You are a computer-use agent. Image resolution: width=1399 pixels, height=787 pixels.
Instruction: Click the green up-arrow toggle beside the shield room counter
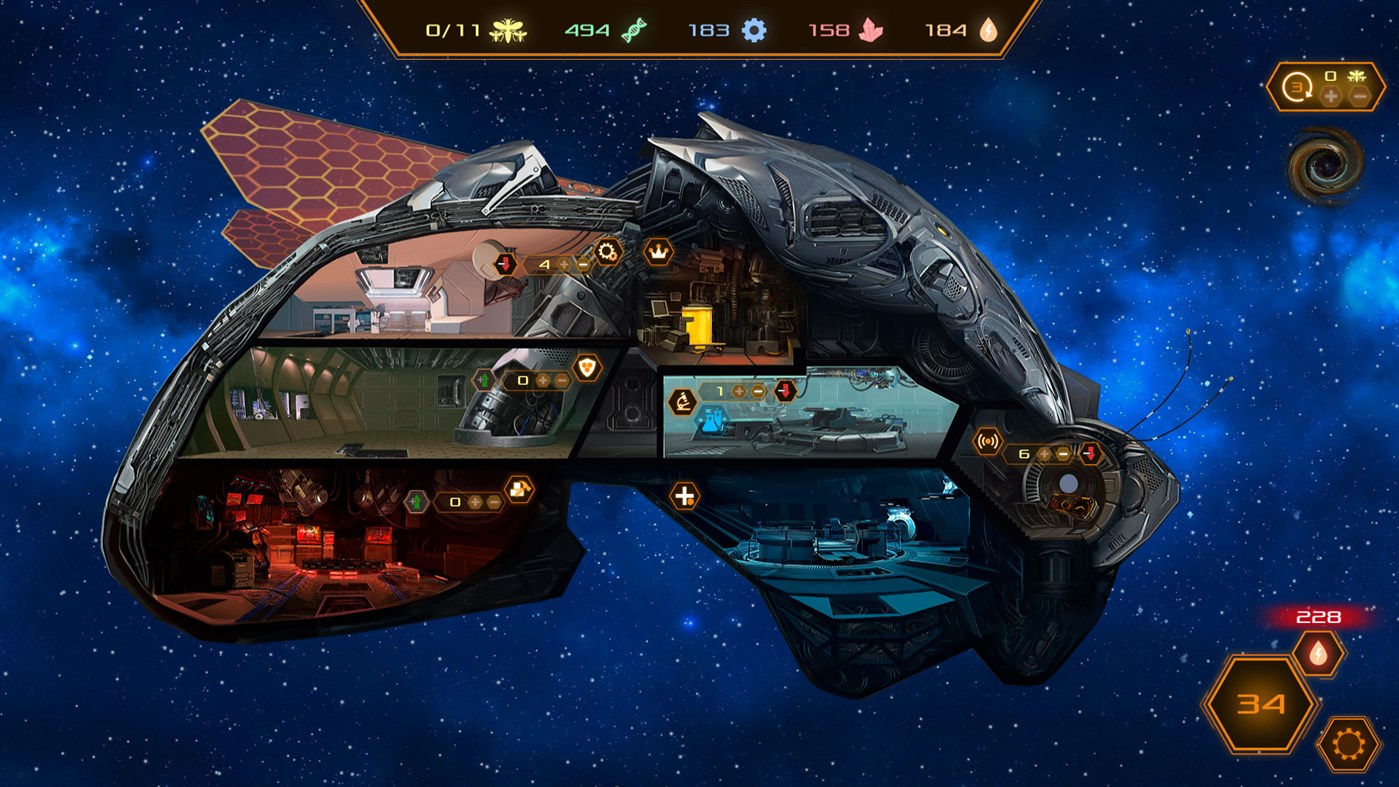pyautogui.click(x=483, y=379)
